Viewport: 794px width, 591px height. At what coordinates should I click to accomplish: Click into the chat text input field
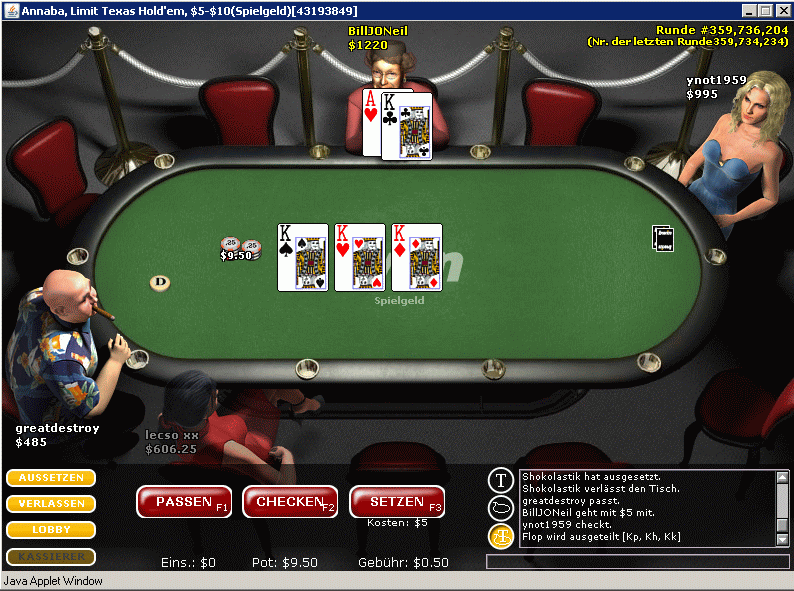[x=637, y=562]
